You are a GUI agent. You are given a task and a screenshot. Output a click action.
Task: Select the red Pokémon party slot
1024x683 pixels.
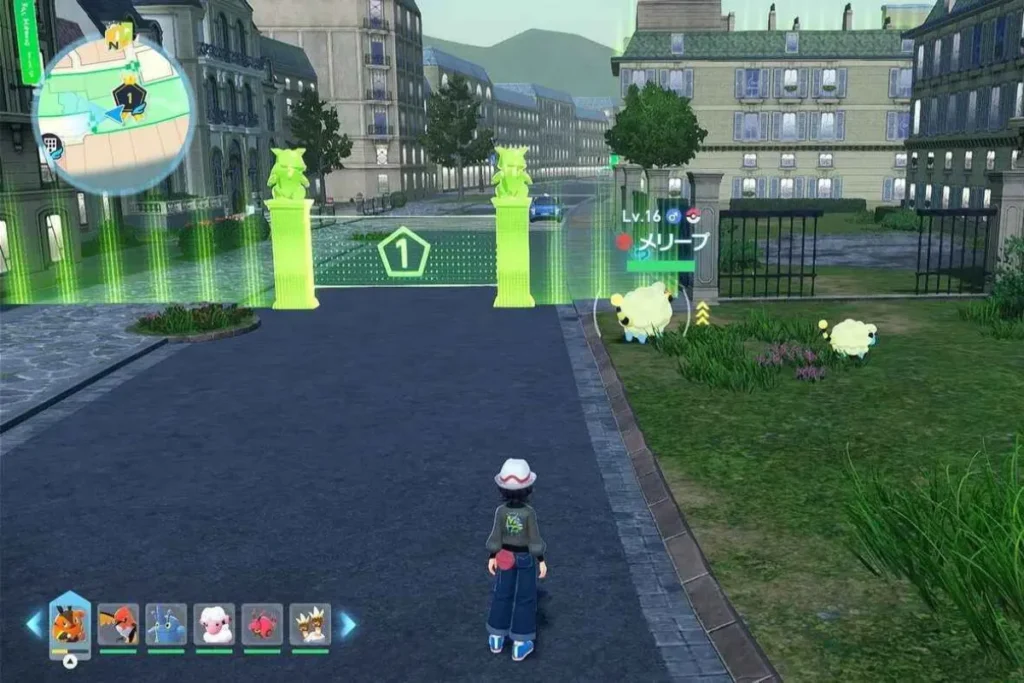[262, 624]
